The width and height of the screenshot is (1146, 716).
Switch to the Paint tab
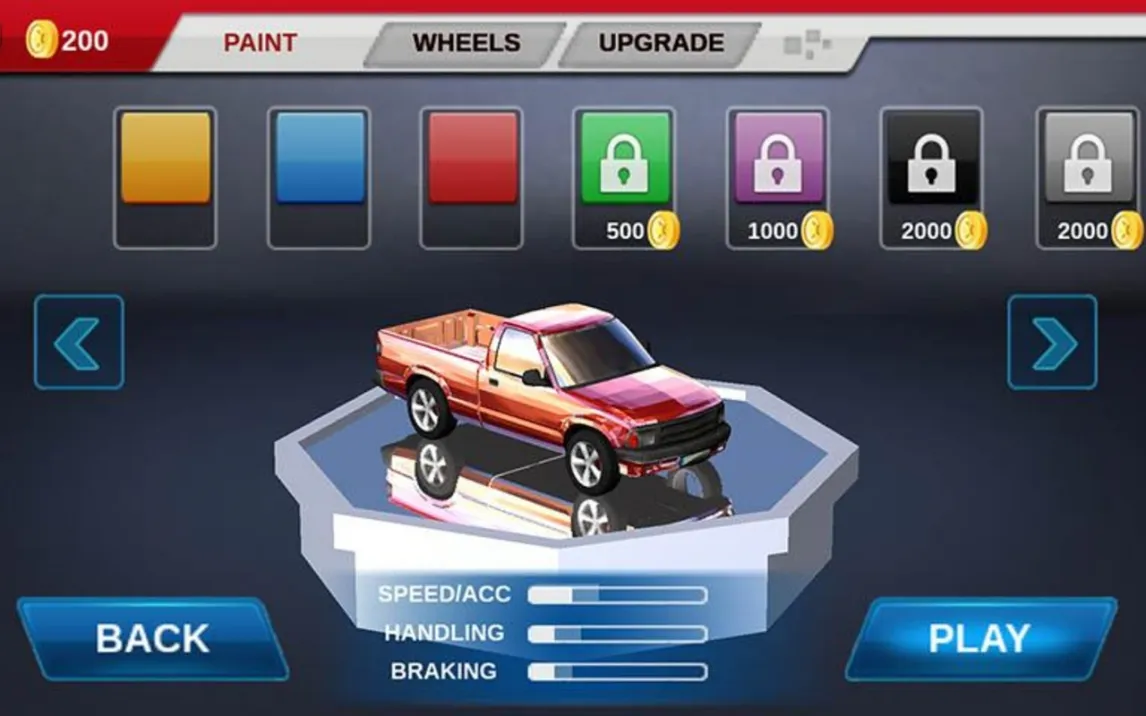tap(259, 43)
